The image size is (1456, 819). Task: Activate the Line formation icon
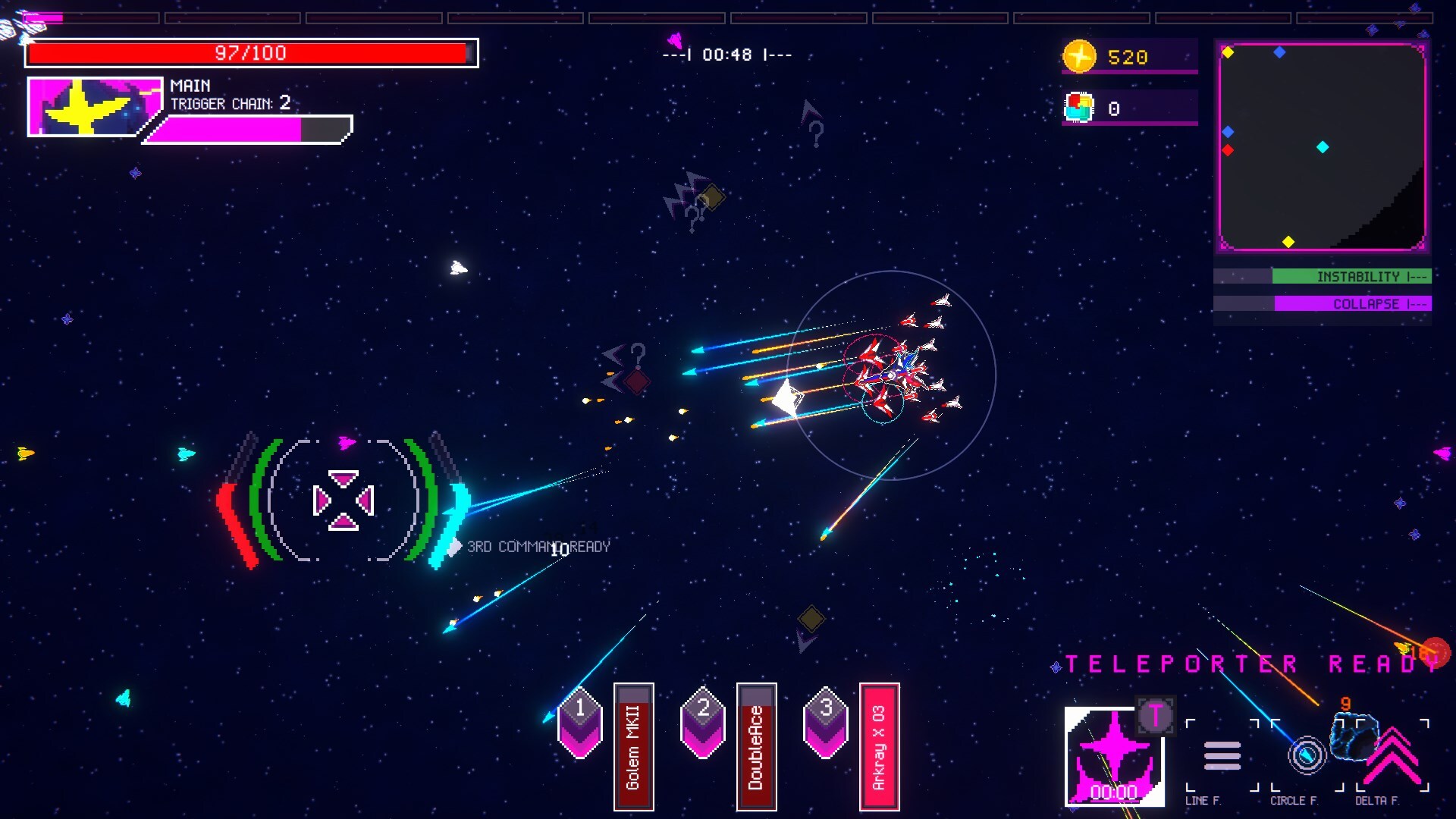[1222, 756]
